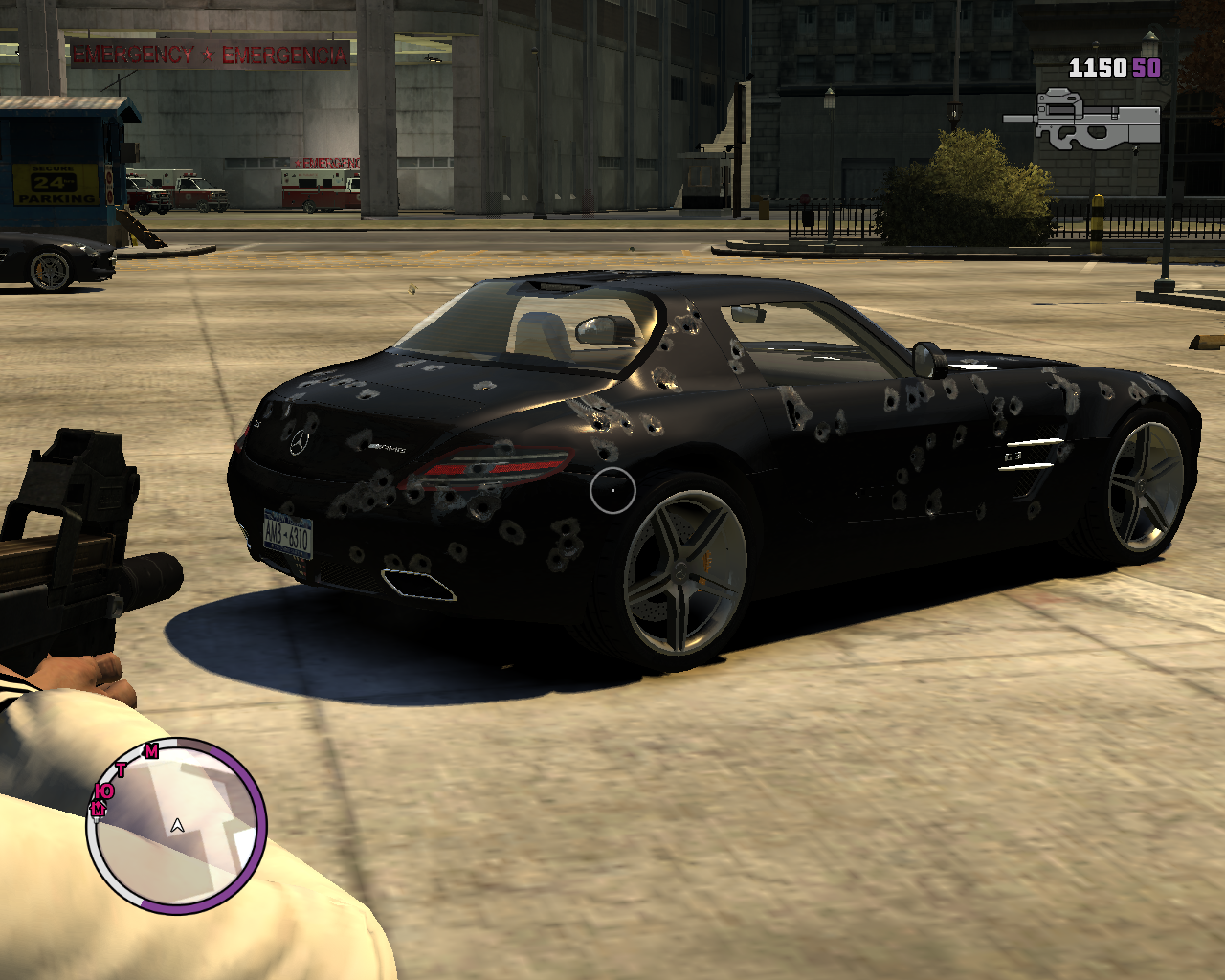This screenshot has width=1225, height=980.
Task: Click the white player arrow on minimap
Action: click(177, 825)
